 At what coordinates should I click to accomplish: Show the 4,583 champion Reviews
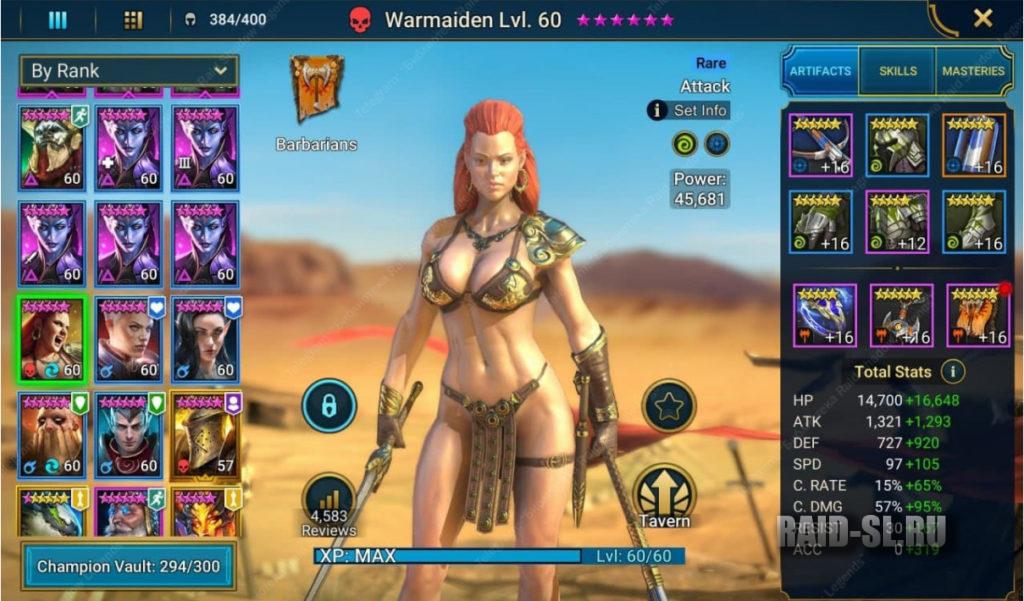[329, 505]
